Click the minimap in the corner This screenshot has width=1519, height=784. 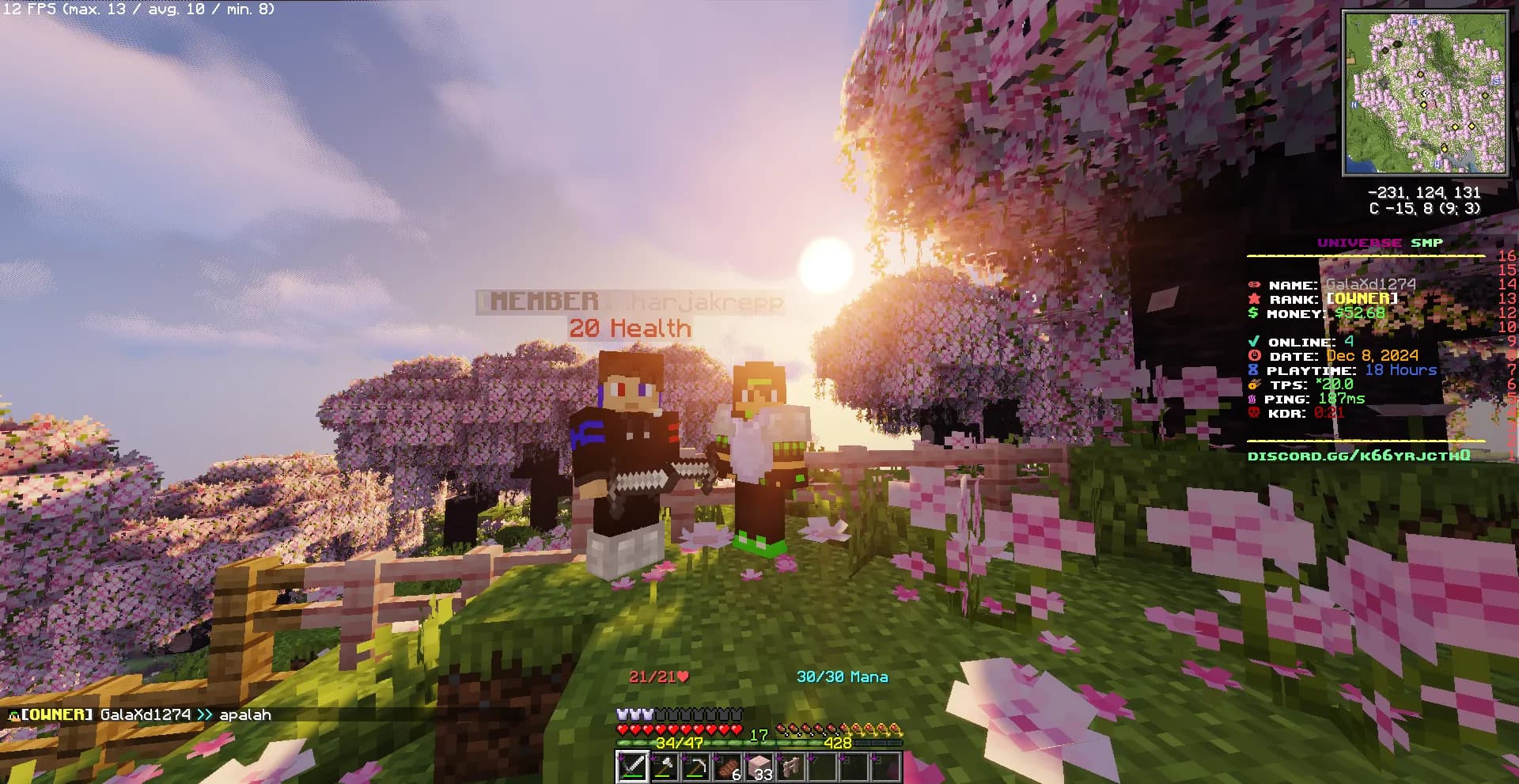(x=1425, y=93)
